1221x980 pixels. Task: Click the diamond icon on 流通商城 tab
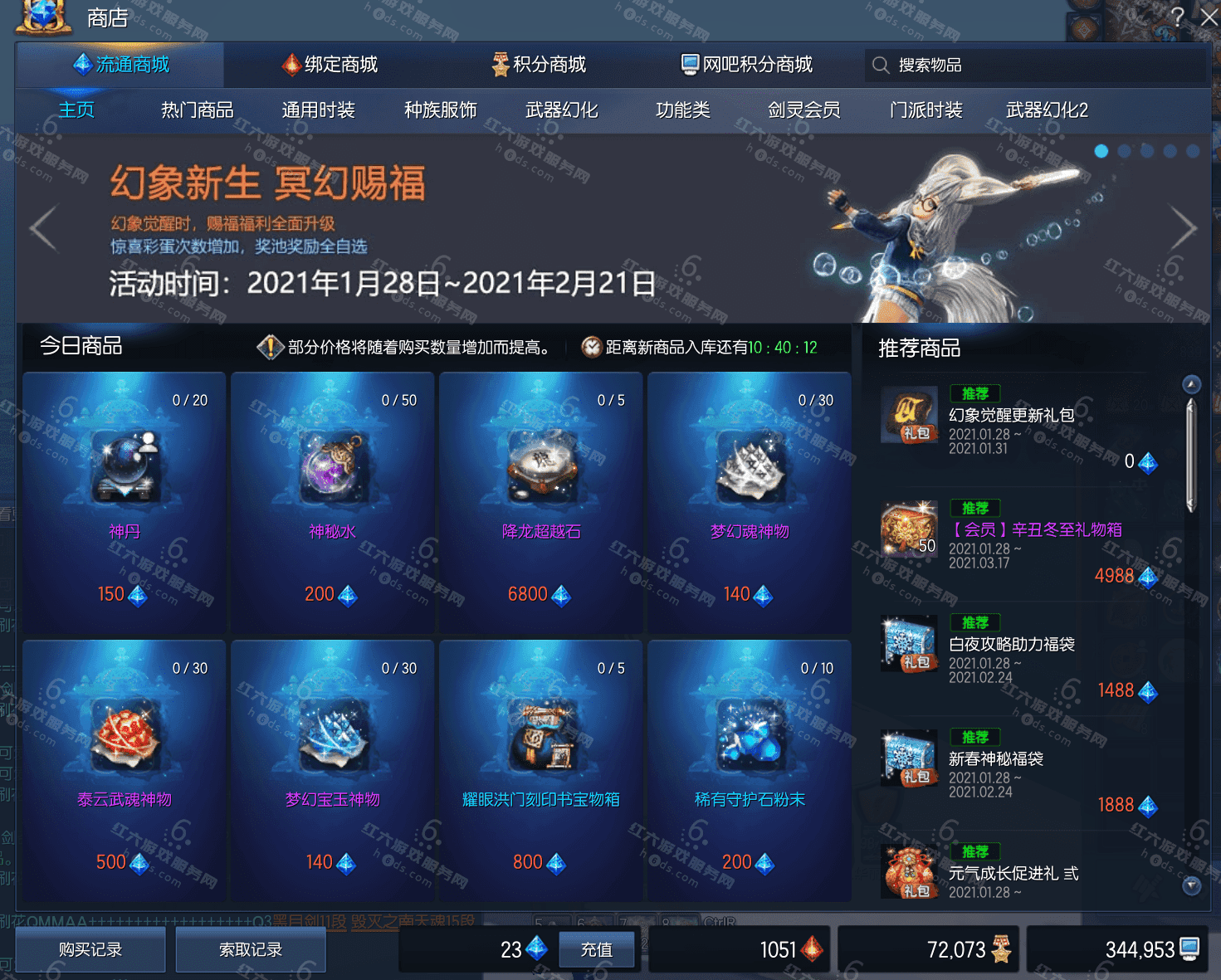pyautogui.click(x=81, y=64)
